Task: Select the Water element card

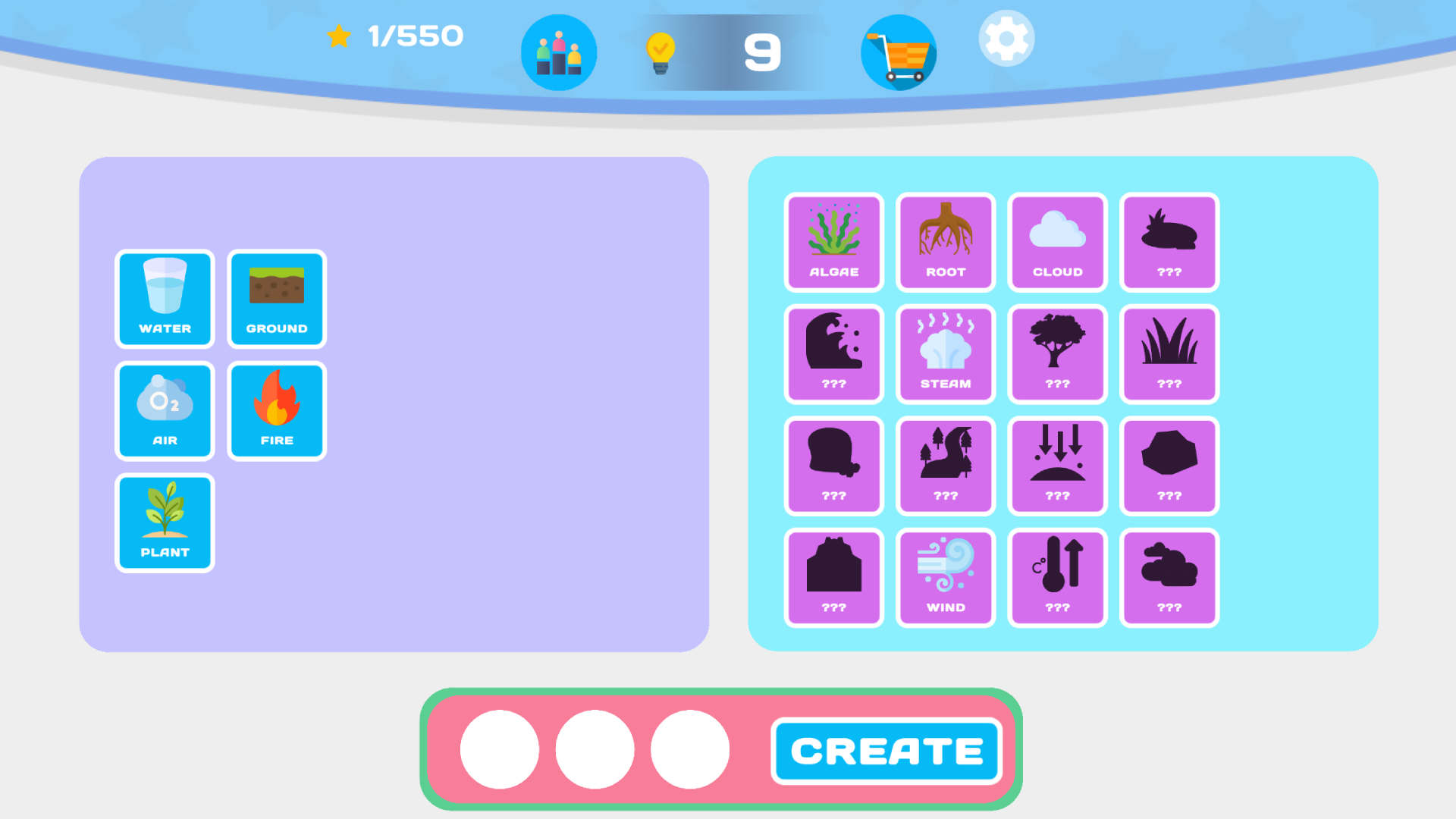Action: click(165, 300)
